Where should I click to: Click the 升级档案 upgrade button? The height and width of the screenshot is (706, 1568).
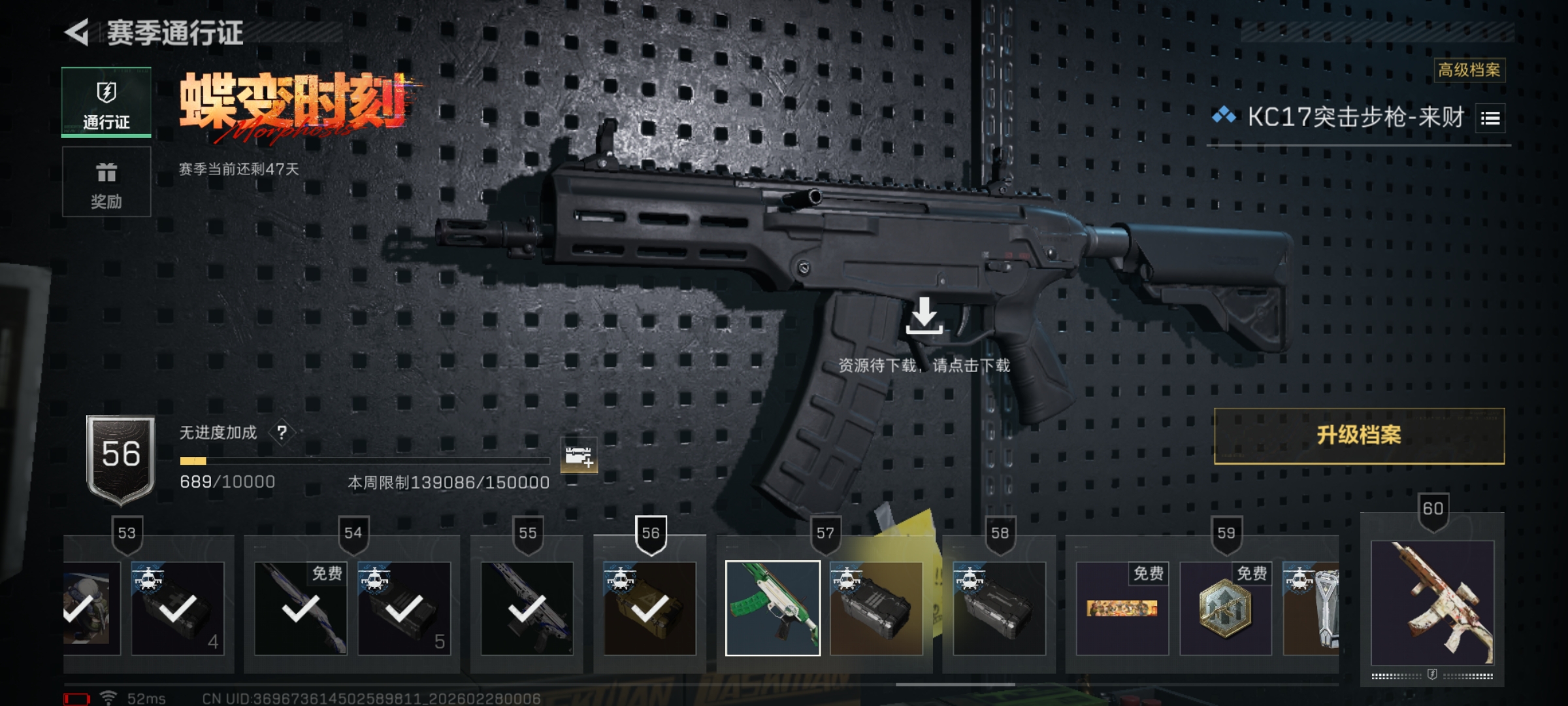click(x=1359, y=436)
